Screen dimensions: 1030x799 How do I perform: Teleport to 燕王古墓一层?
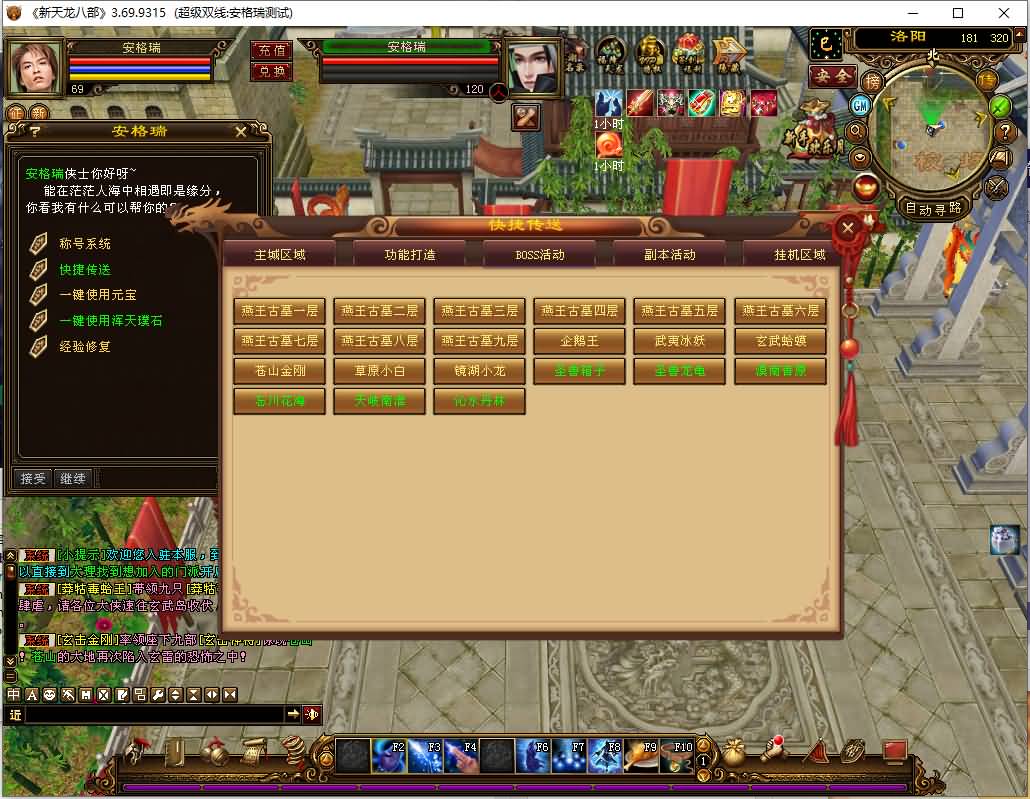[x=279, y=311]
